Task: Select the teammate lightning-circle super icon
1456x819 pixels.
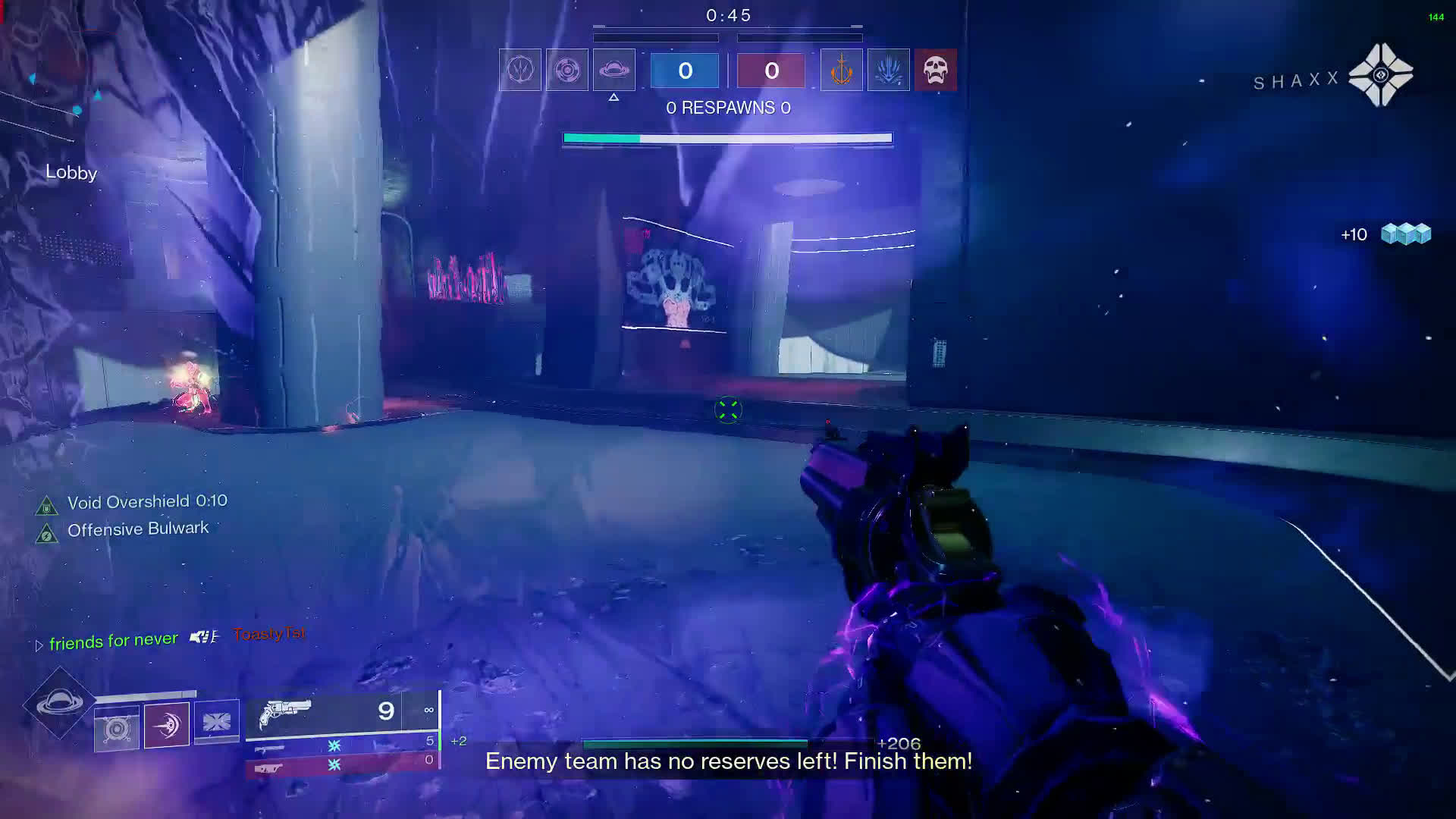Action: point(520,70)
